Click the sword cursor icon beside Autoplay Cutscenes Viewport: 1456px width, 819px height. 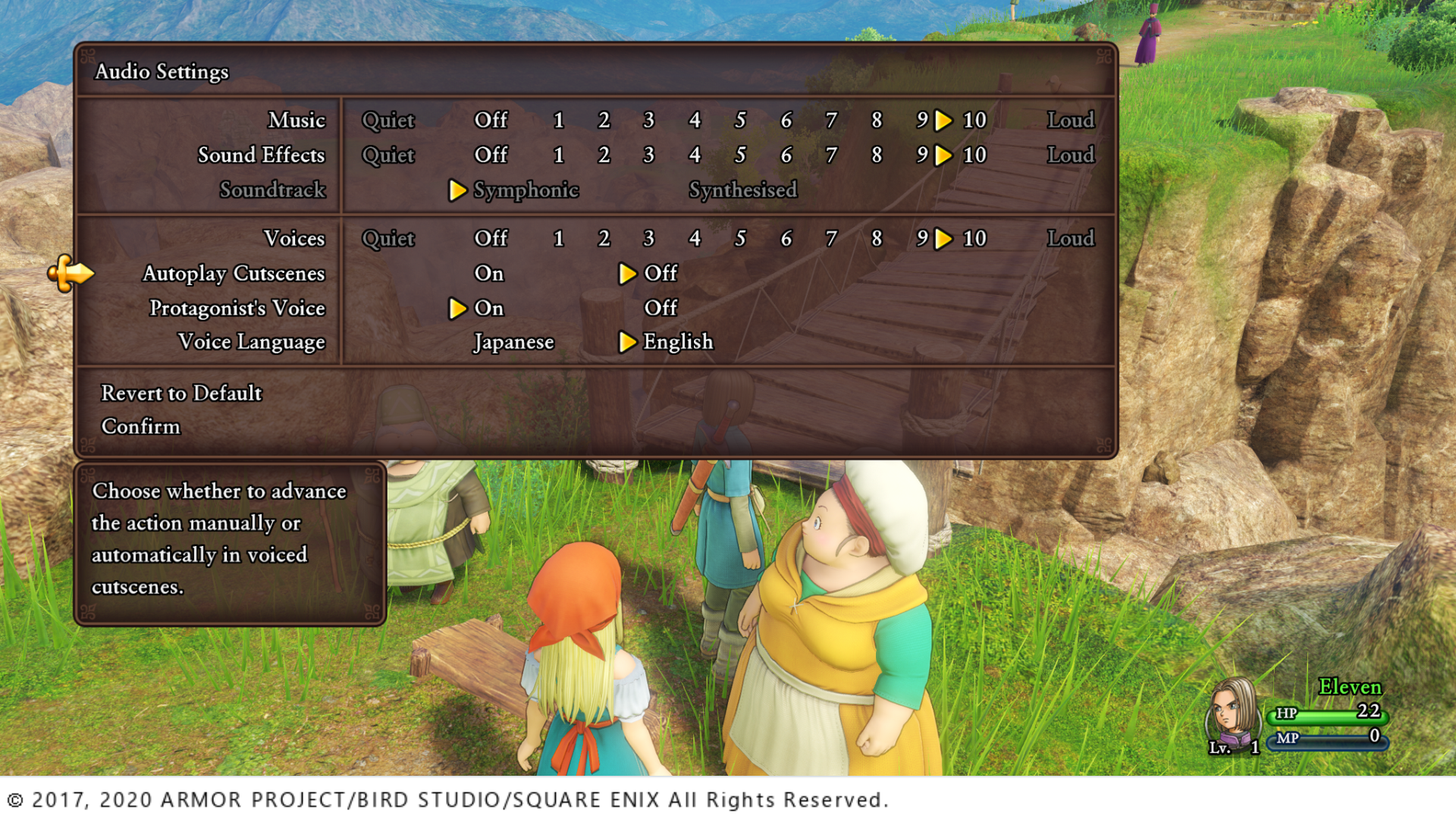pos(73,275)
